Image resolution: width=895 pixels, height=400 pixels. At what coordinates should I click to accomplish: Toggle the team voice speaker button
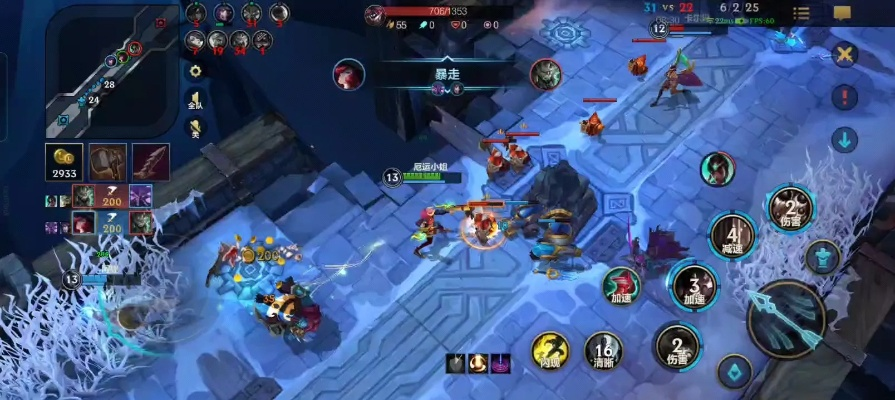pyautogui.click(x=195, y=98)
